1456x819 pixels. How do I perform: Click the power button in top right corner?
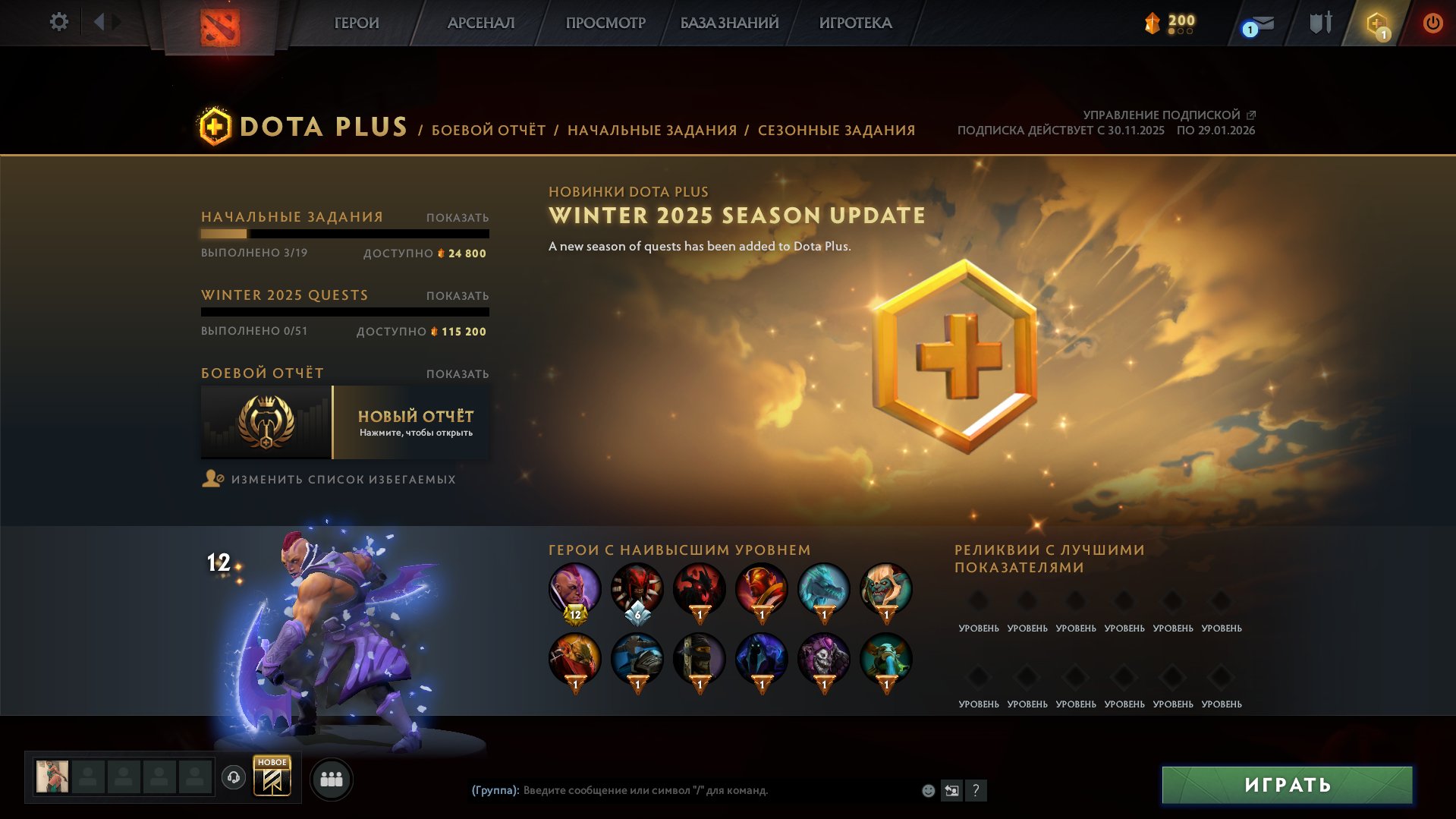[x=1432, y=22]
